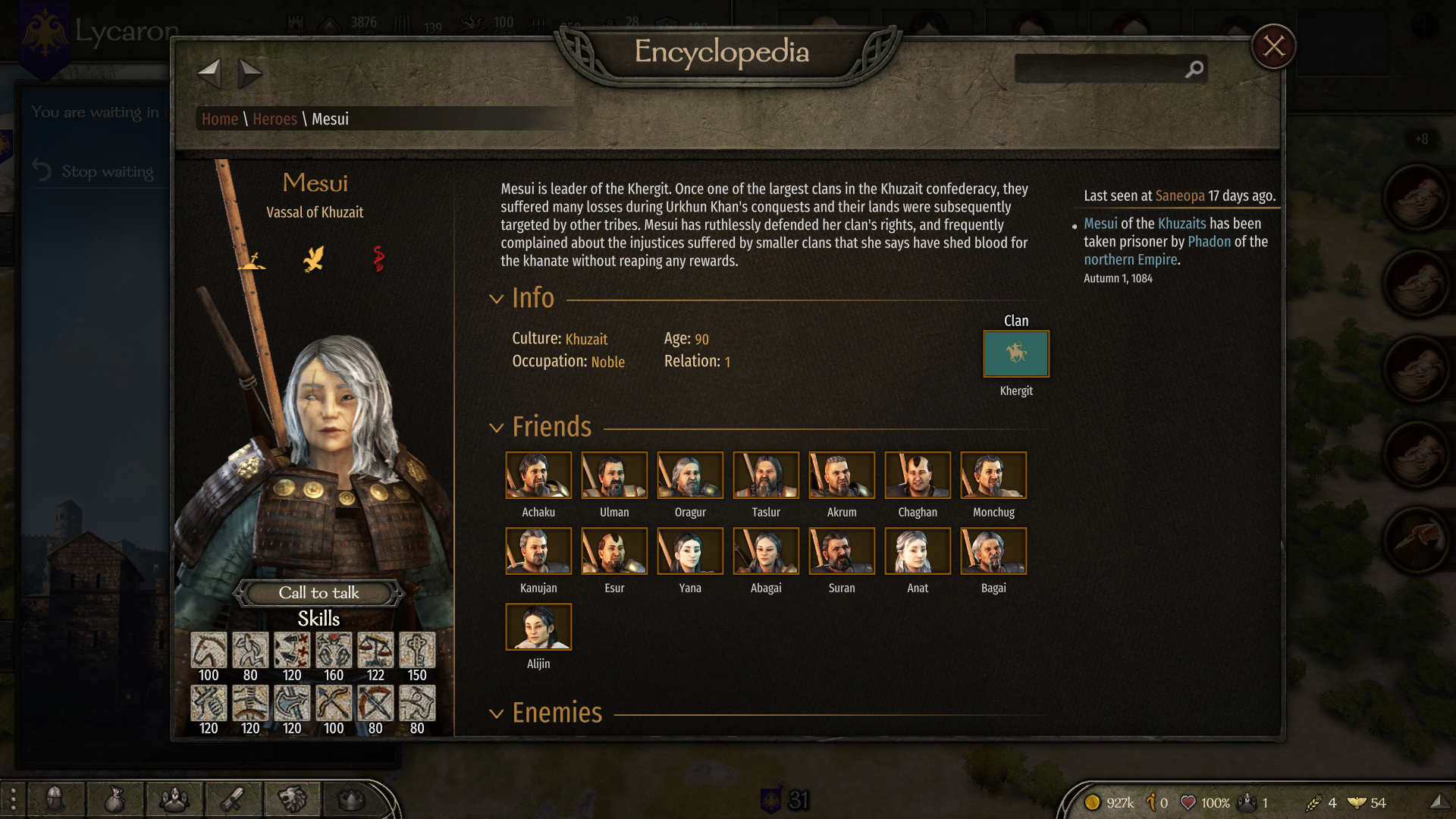1456x819 pixels.
Task: Open friend Anat's portrait
Action: [918, 551]
